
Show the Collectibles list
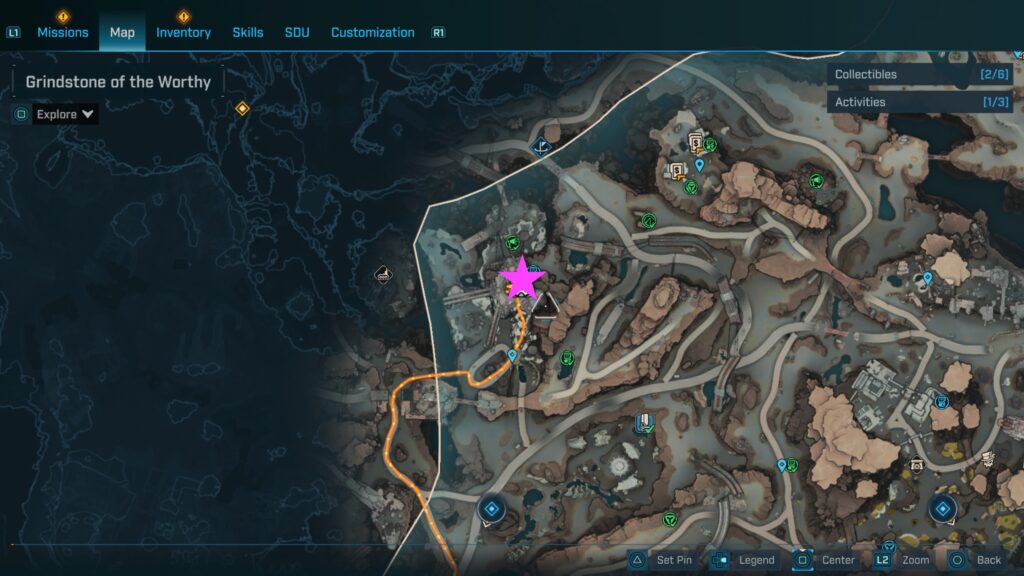[918, 74]
